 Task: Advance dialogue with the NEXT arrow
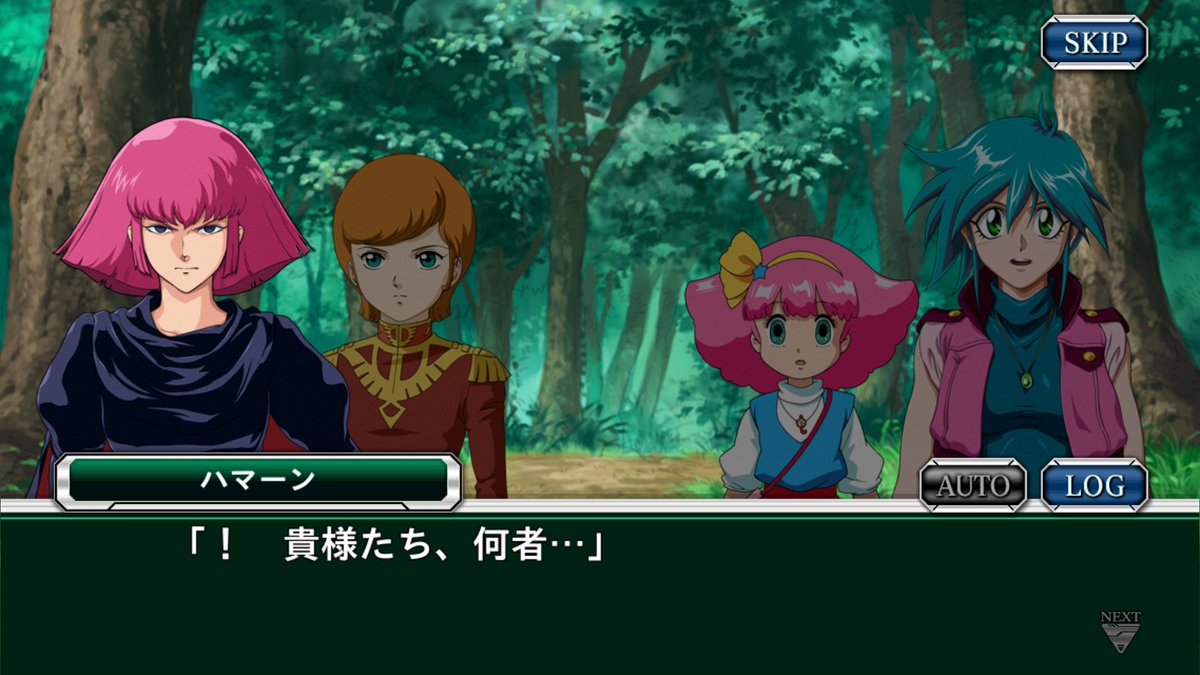coord(1120,634)
